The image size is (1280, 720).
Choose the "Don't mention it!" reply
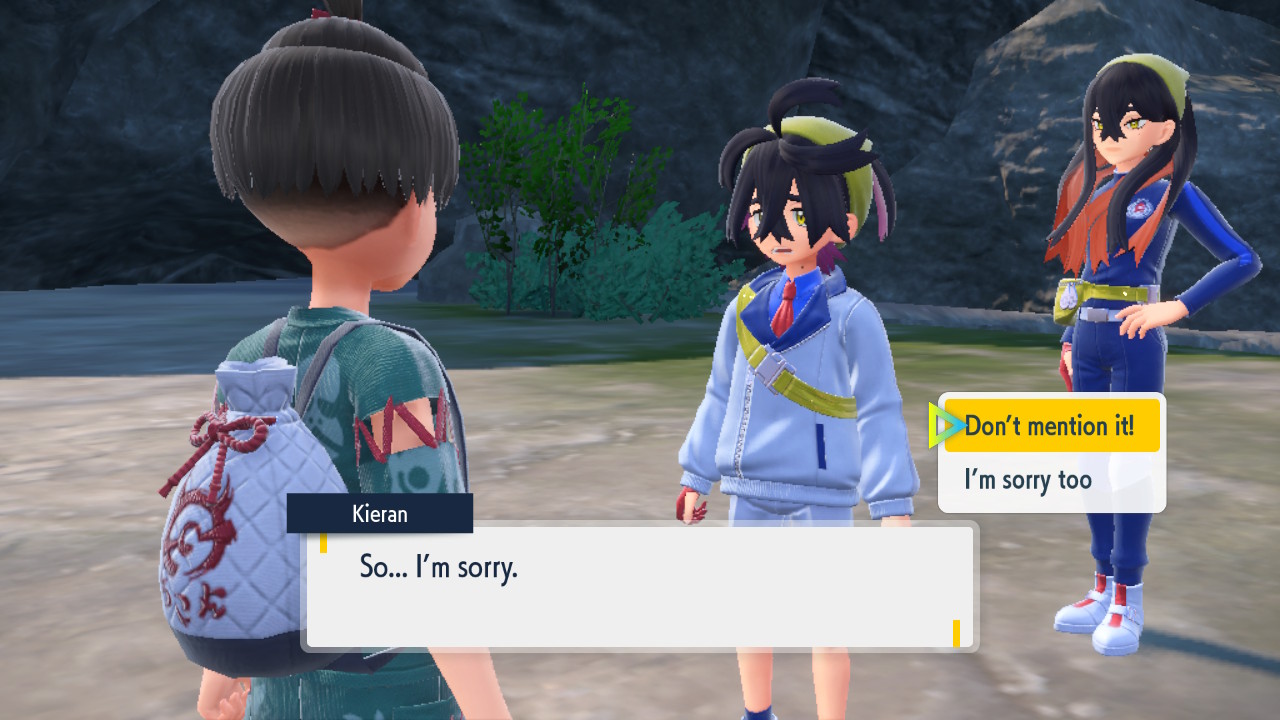click(x=1050, y=426)
